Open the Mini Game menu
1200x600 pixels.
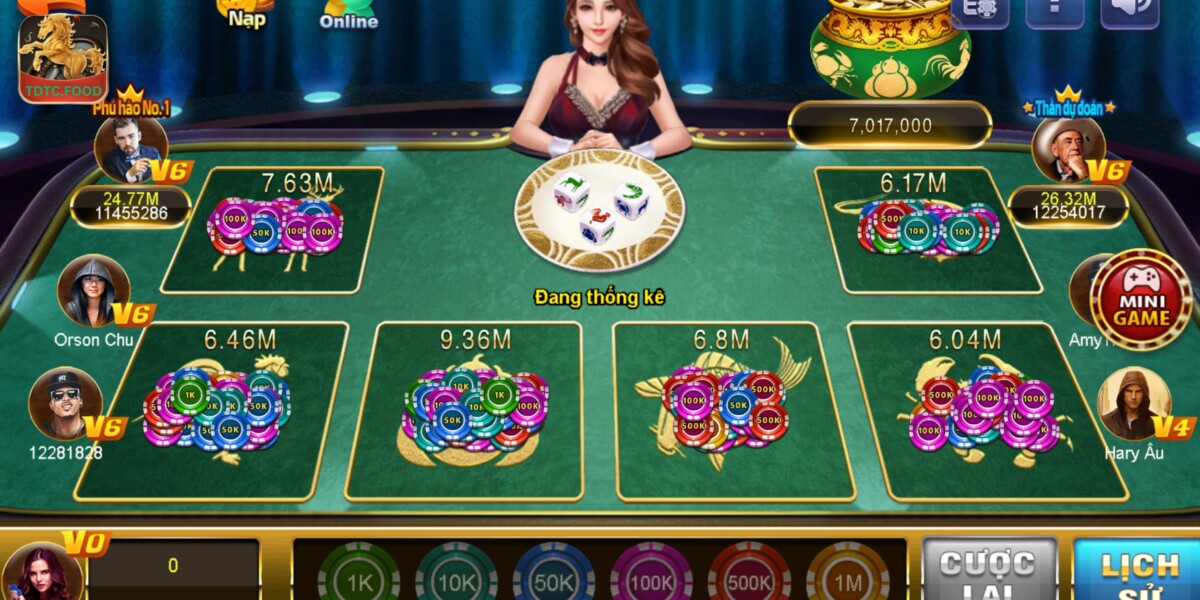click(x=1140, y=300)
